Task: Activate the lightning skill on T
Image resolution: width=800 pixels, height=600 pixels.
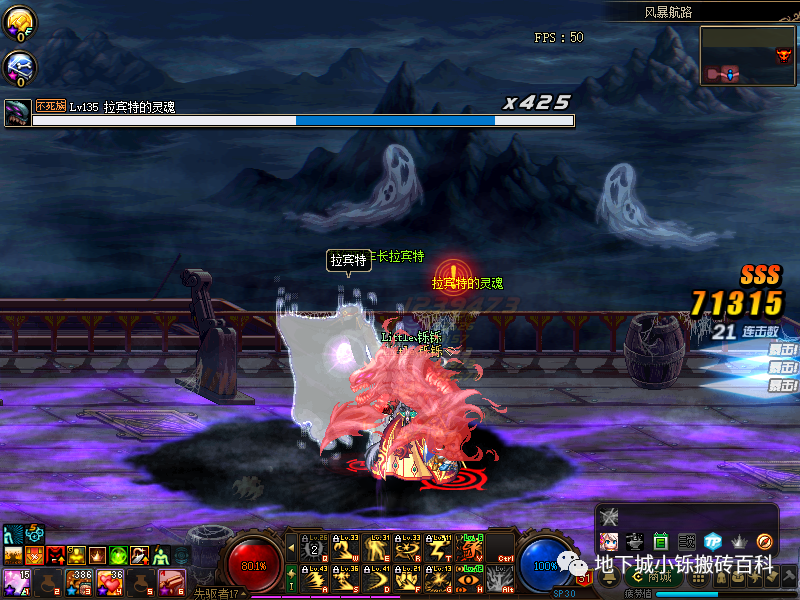Action: tap(440, 547)
